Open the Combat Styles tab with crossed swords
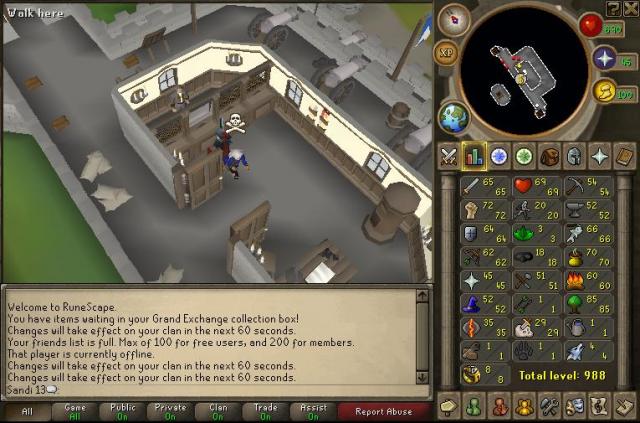The width and height of the screenshot is (640, 423). tap(448, 156)
